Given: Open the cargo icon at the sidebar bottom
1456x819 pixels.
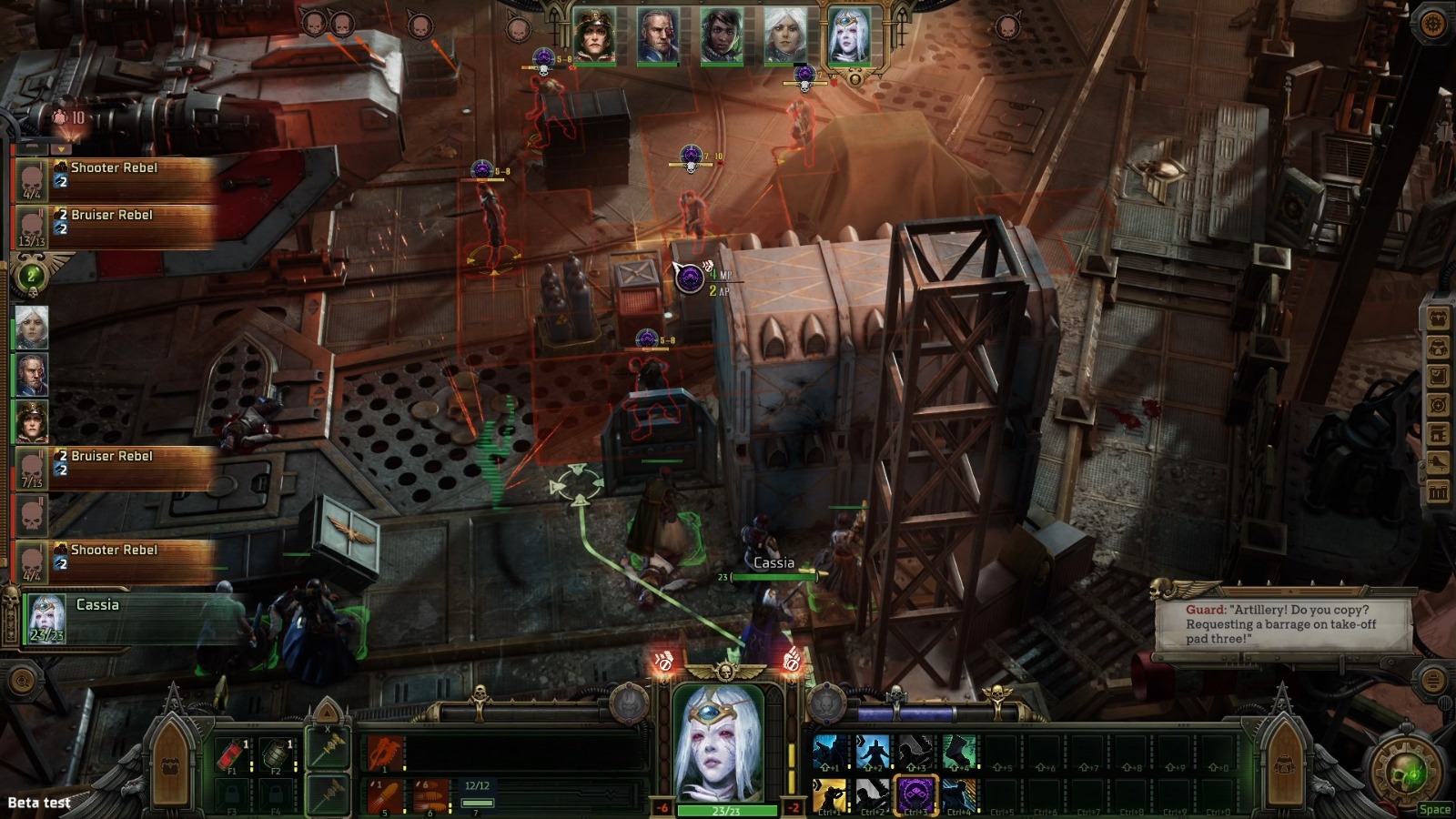Looking at the screenshot, I should [1441, 490].
